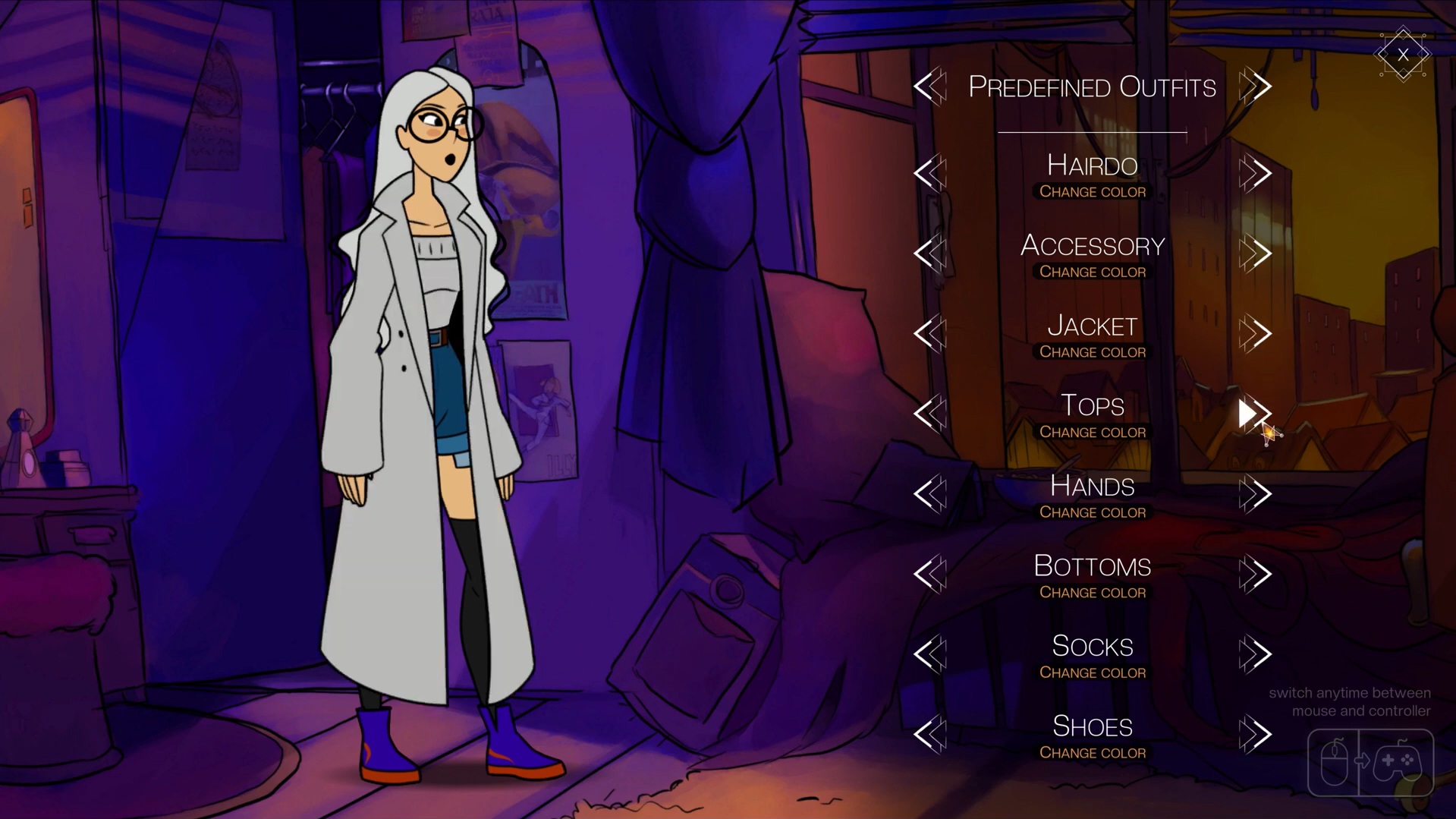Show the next predefined outfit
This screenshot has height=819, width=1456.
pos(1256,87)
